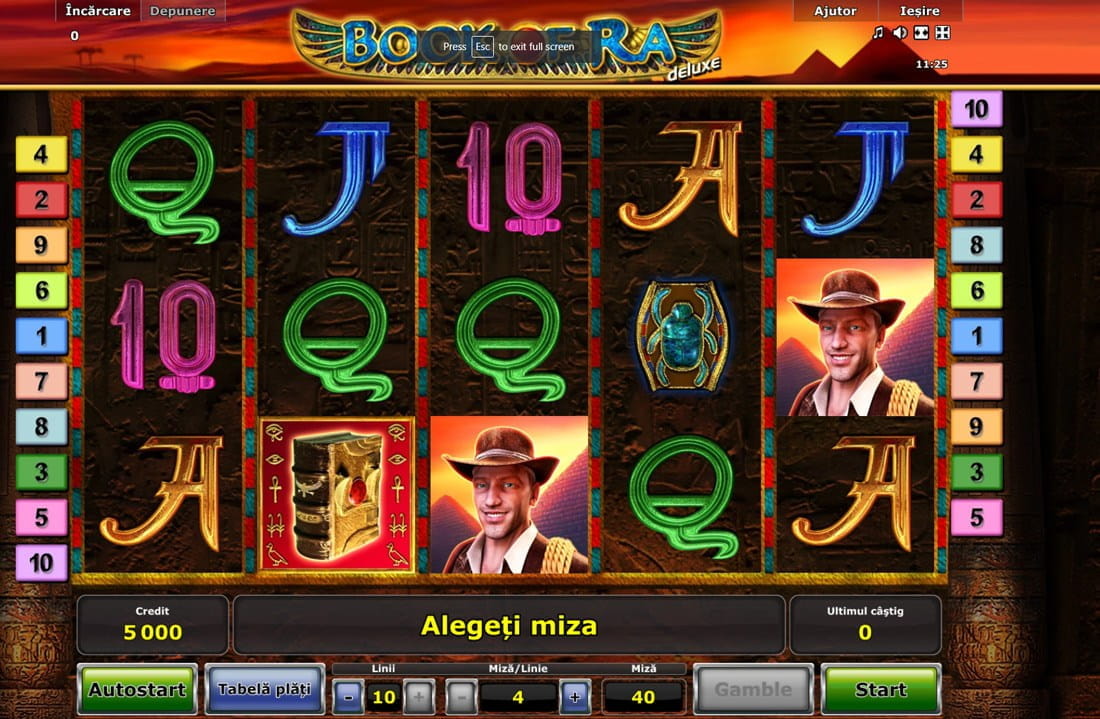This screenshot has width=1100, height=719.
Task: Lower the Miză/Linie bet amount
Action: pyautogui.click(x=460, y=696)
